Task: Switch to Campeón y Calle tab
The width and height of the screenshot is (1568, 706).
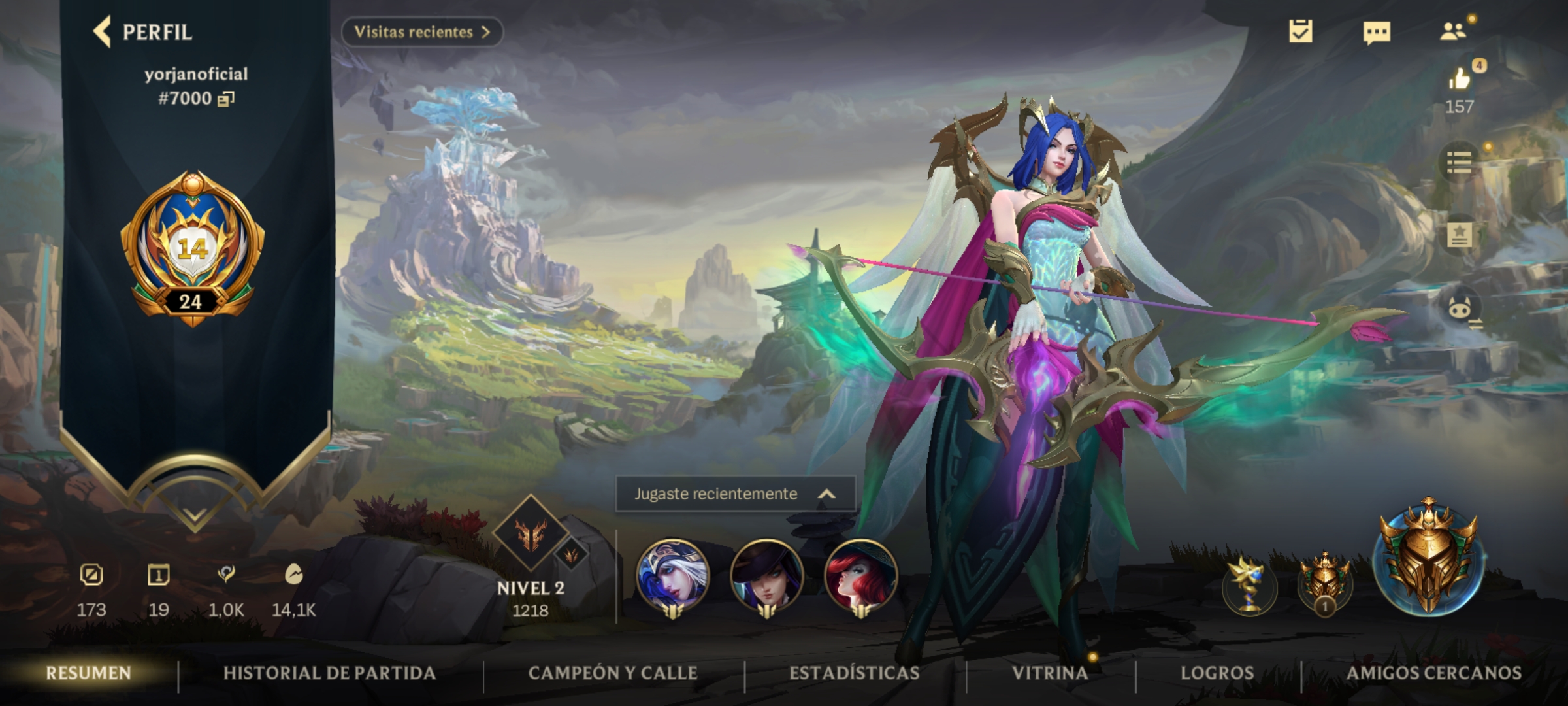Action: [x=613, y=673]
